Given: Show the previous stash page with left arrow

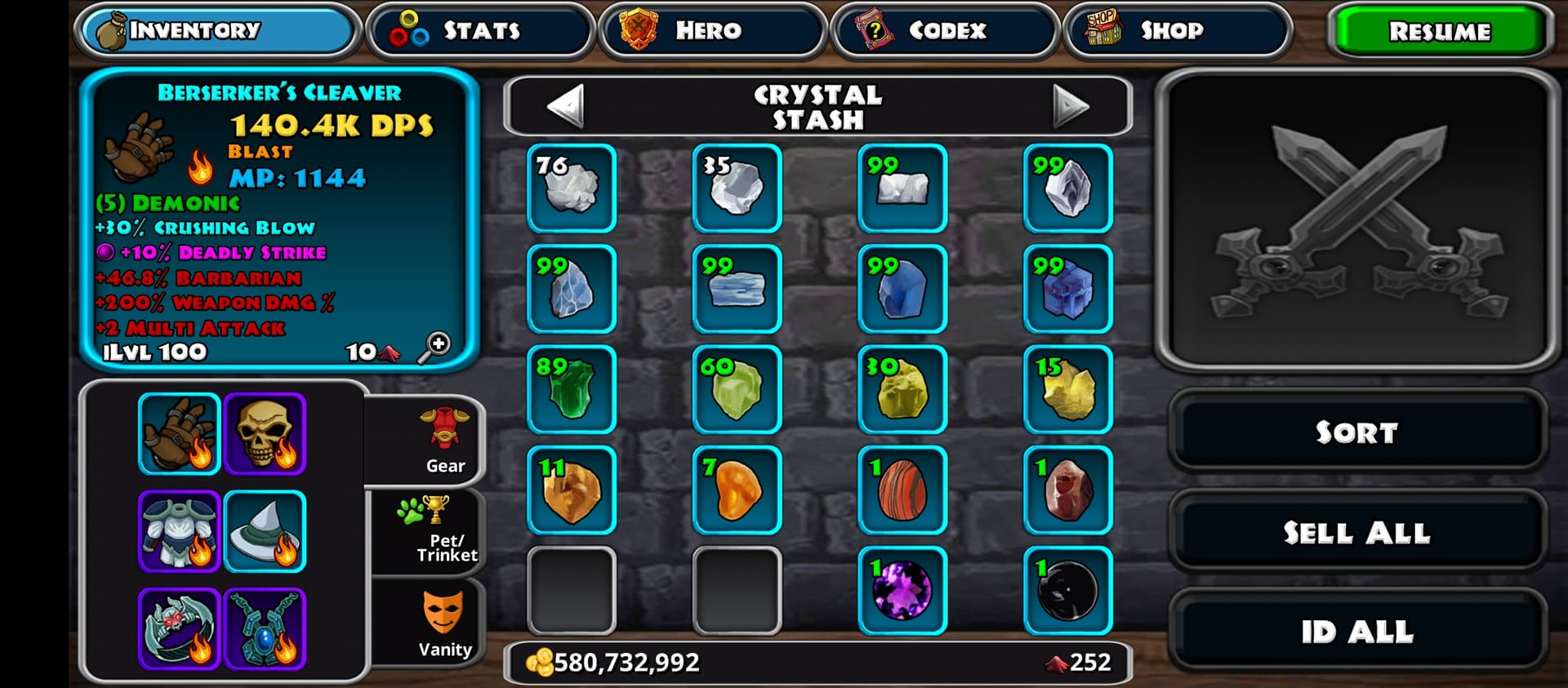Looking at the screenshot, I should click(565, 106).
